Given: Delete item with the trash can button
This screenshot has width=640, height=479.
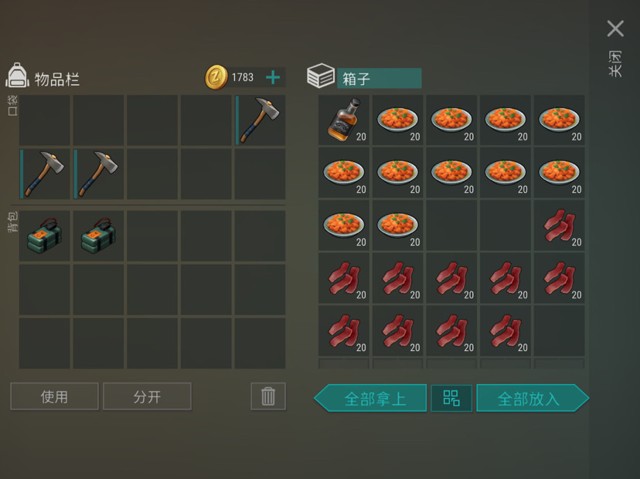Looking at the screenshot, I should (267, 396).
